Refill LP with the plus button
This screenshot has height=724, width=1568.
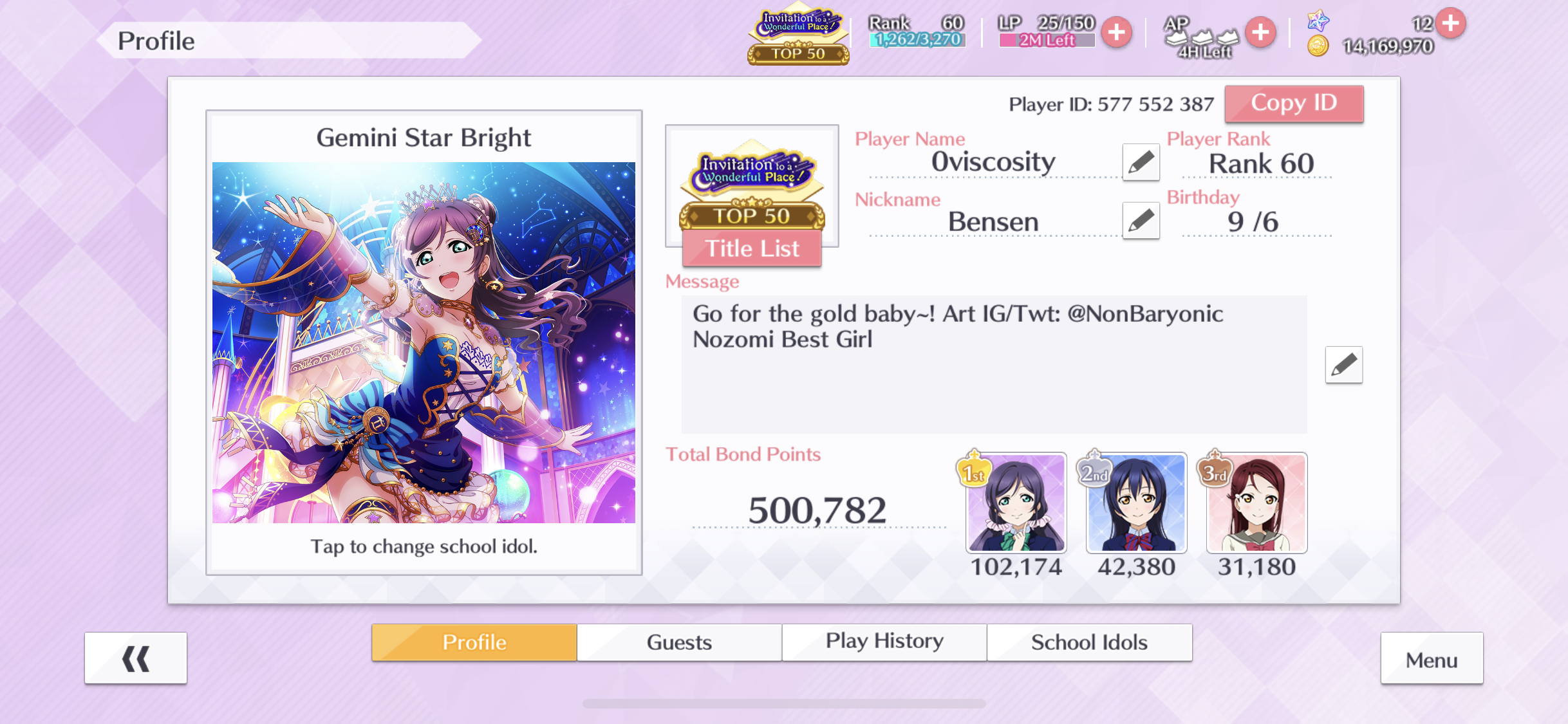click(x=1117, y=32)
